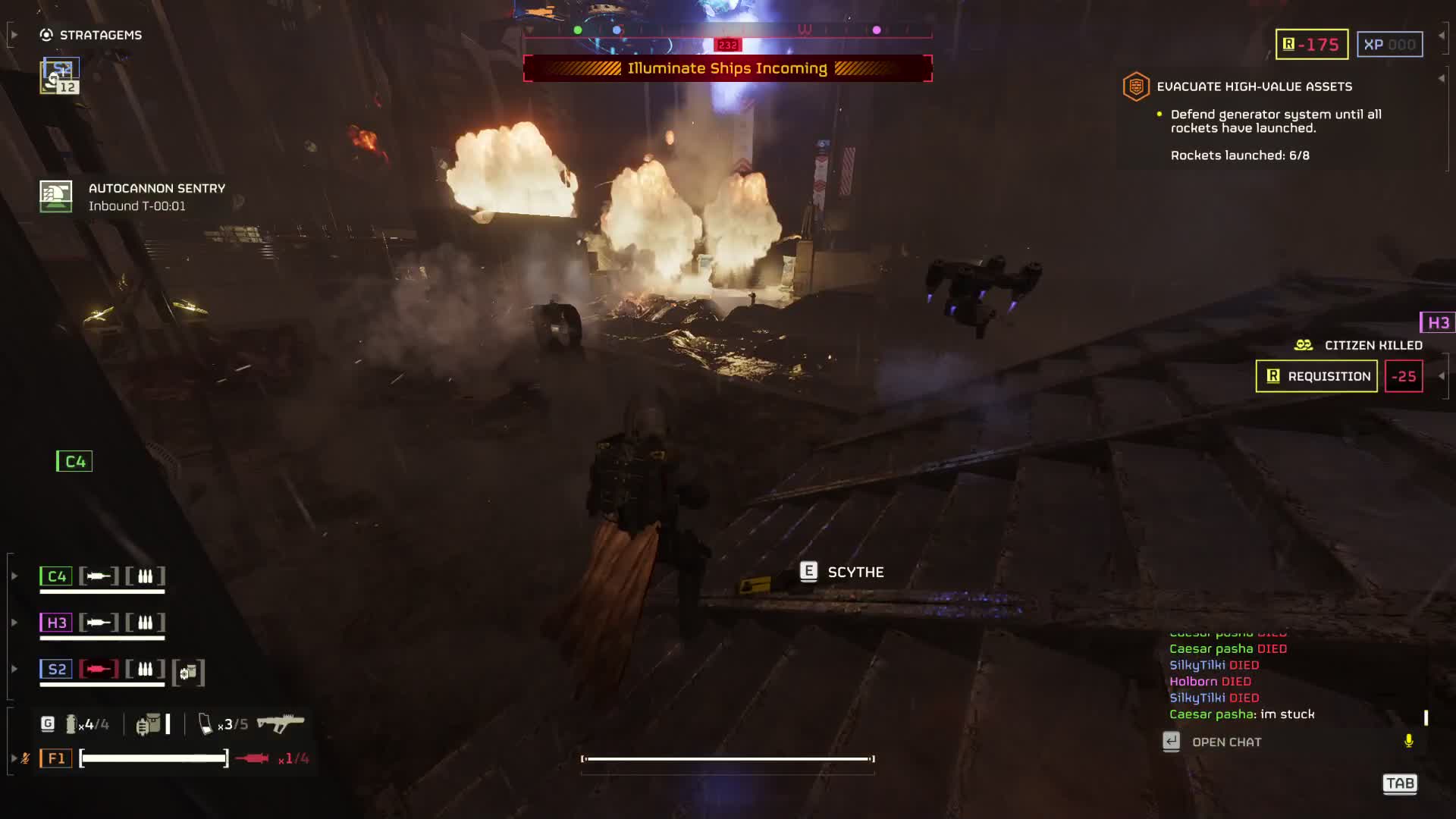Click the stim syringe icon

click(x=253, y=758)
